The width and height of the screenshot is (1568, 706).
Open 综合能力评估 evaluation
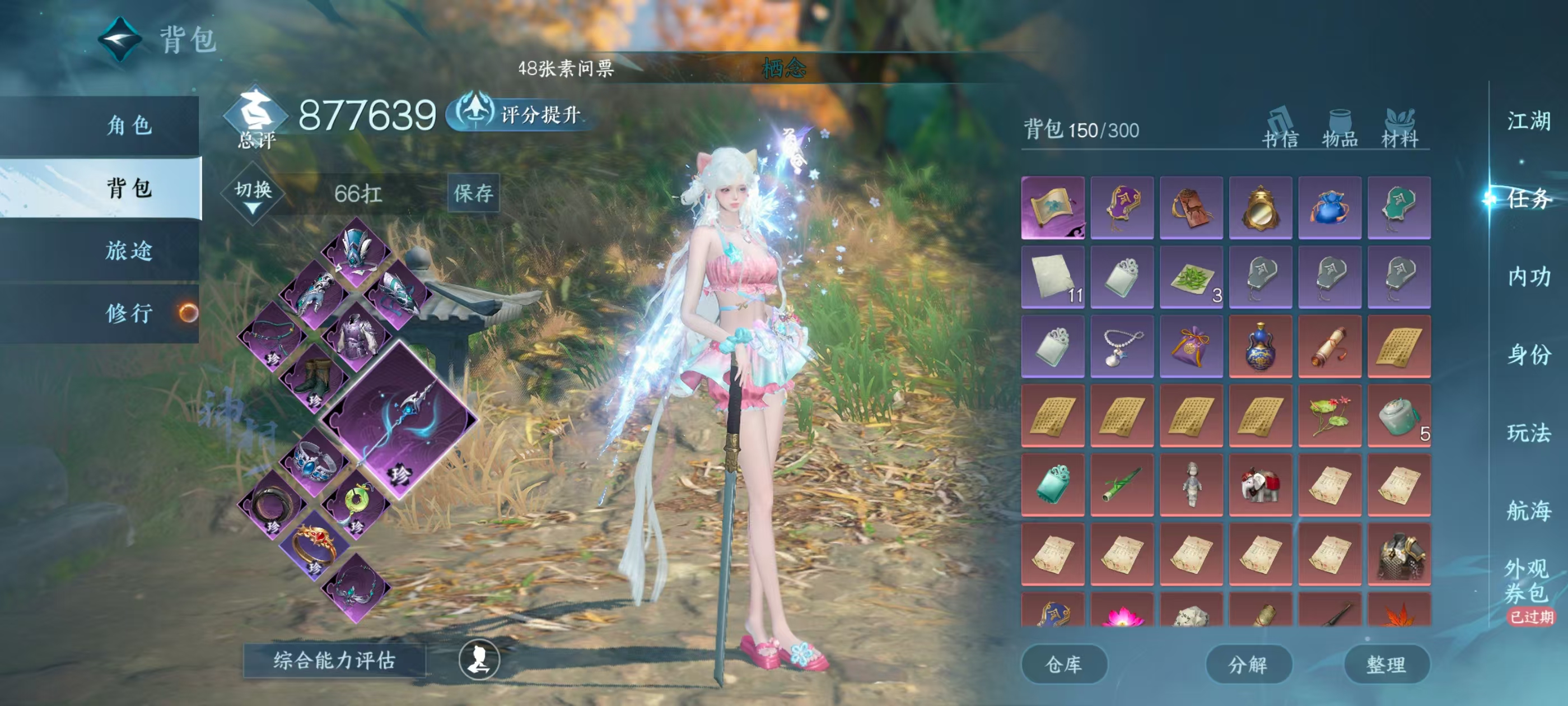(334, 659)
